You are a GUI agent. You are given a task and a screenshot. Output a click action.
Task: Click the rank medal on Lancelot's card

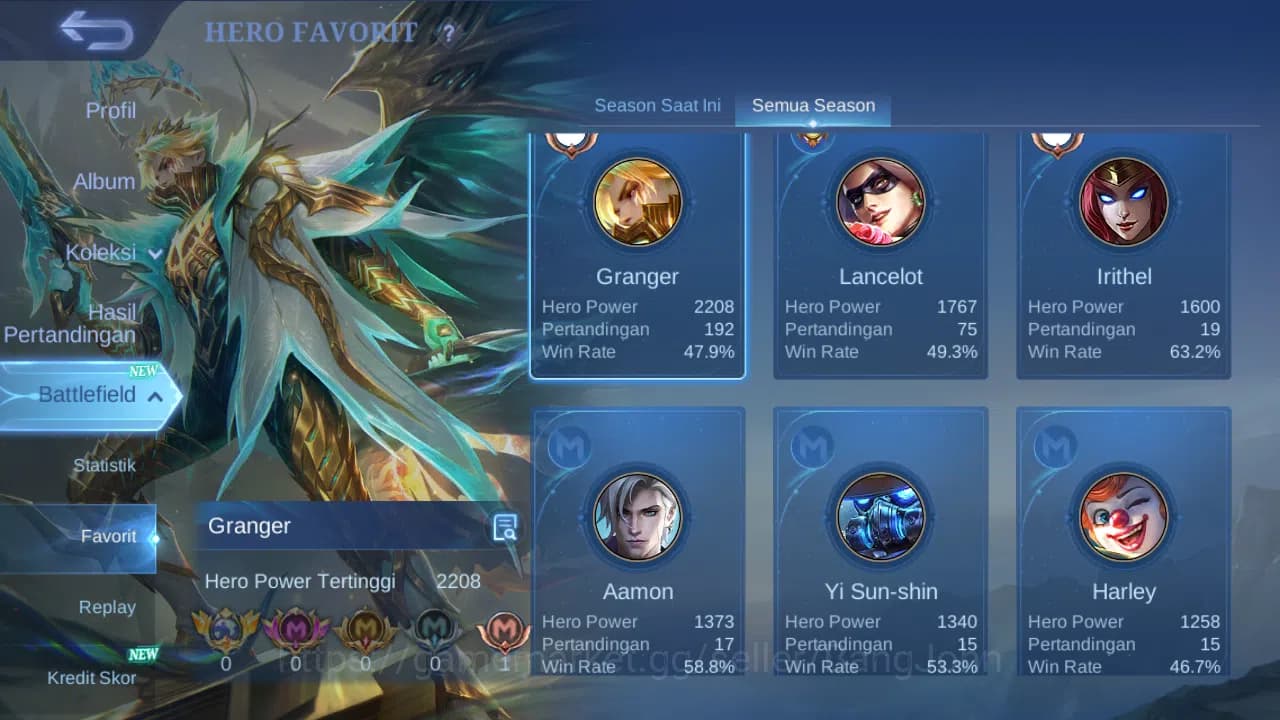point(813,134)
